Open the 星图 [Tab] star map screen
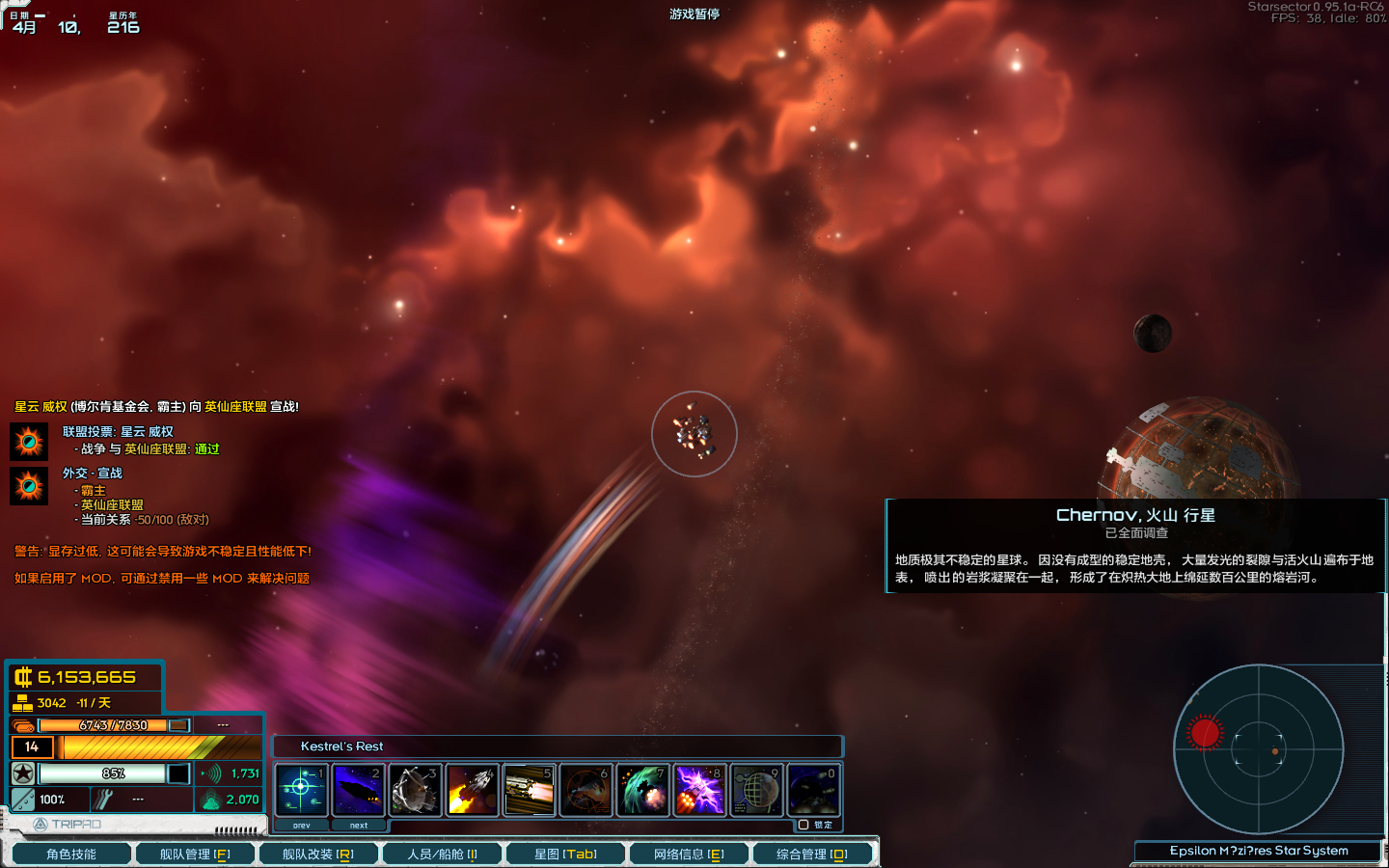1389x868 pixels. pyautogui.click(x=566, y=853)
